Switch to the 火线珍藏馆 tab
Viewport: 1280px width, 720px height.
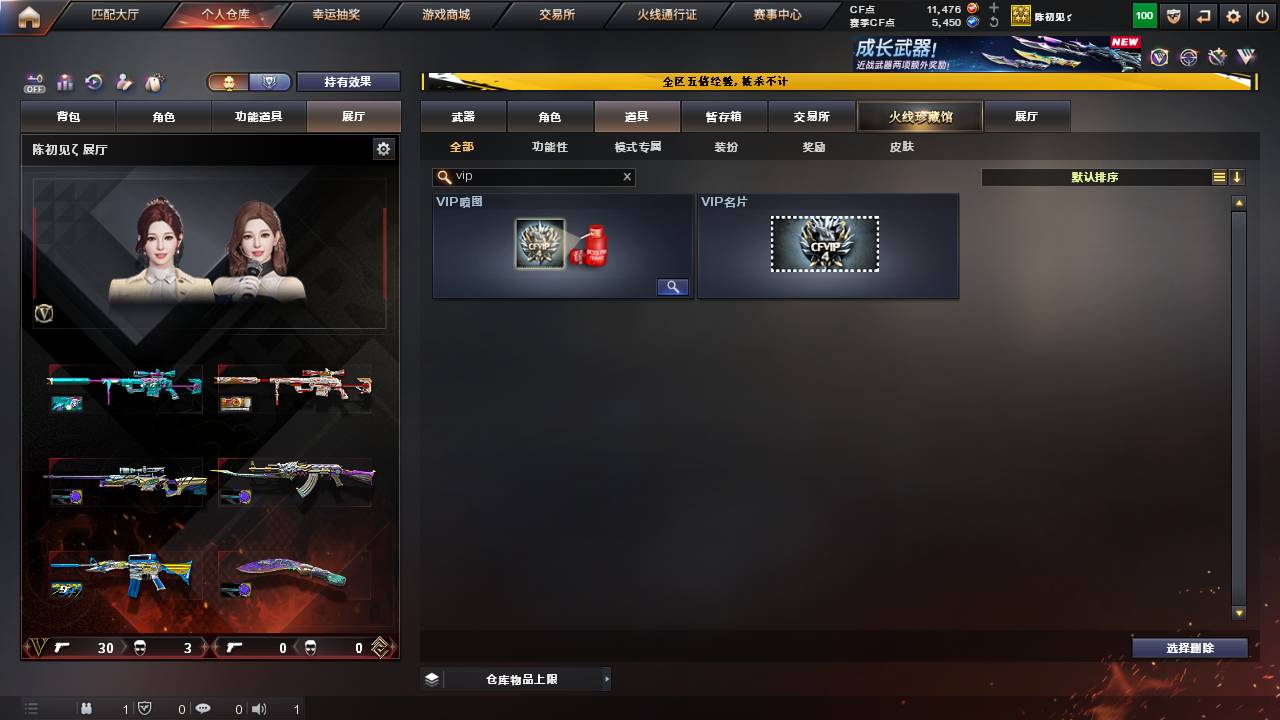(918, 116)
